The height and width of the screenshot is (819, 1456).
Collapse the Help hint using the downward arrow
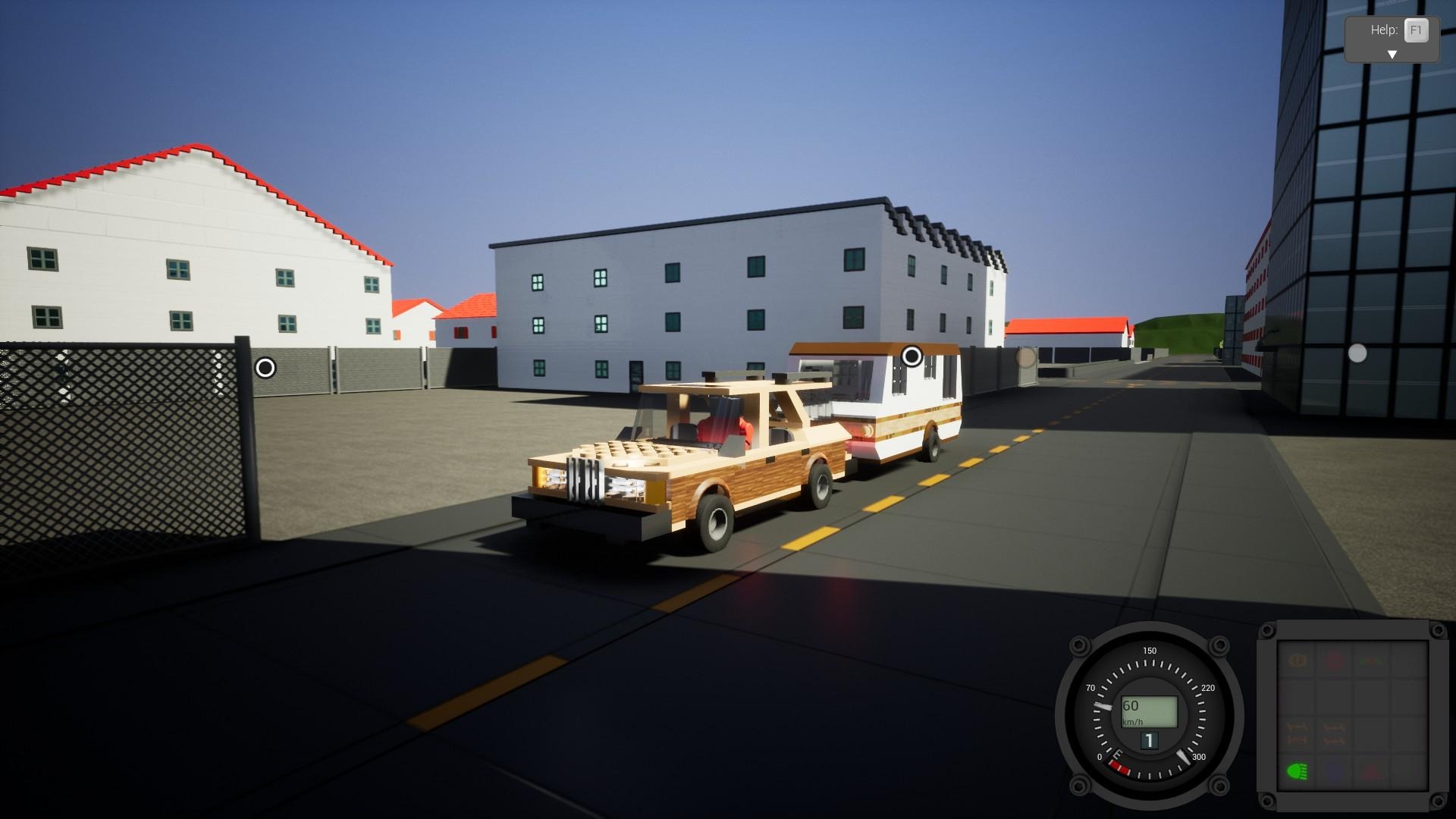point(1392,54)
